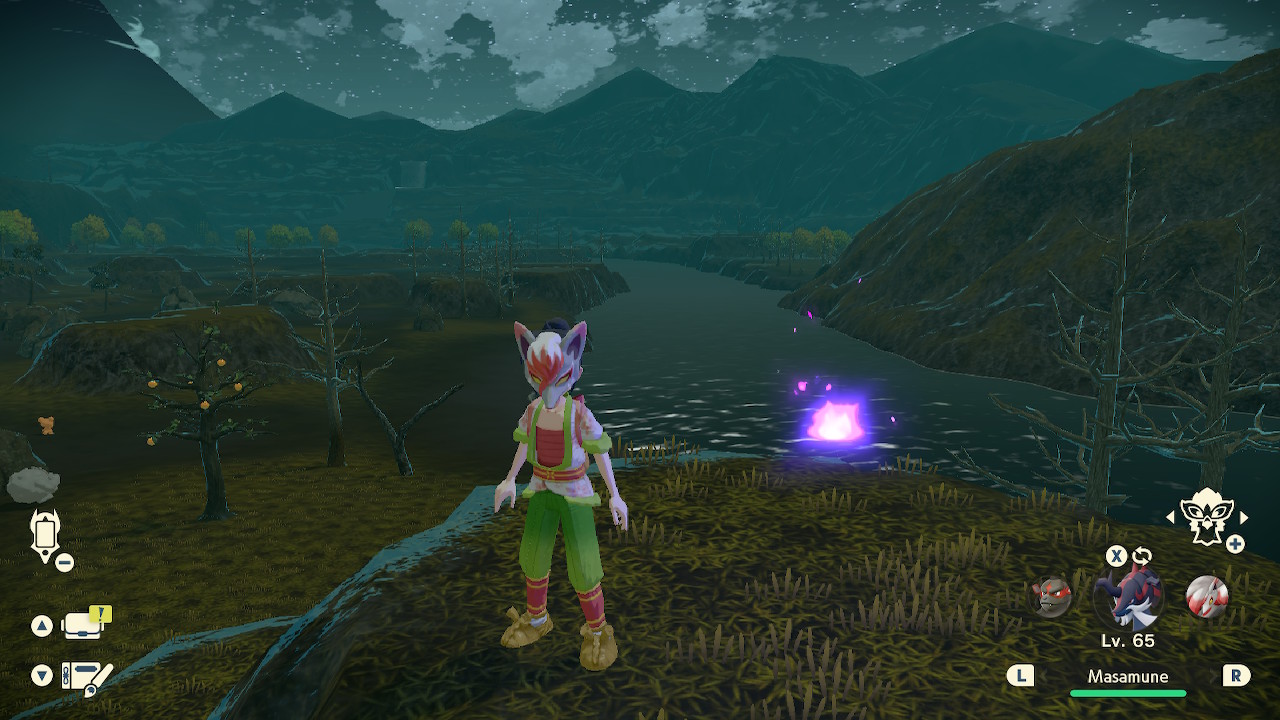
Task: Click the circular swap arrows icon
Action: [1142, 556]
